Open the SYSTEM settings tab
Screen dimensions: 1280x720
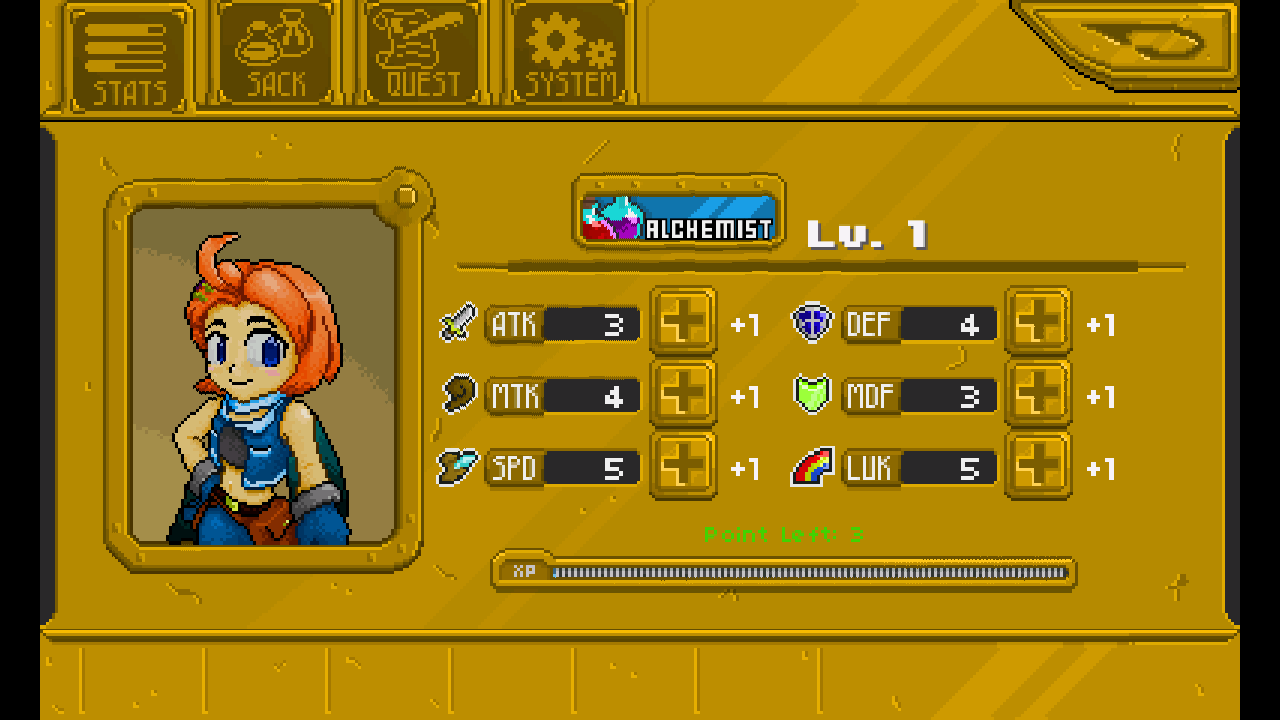pyautogui.click(x=568, y=50)
